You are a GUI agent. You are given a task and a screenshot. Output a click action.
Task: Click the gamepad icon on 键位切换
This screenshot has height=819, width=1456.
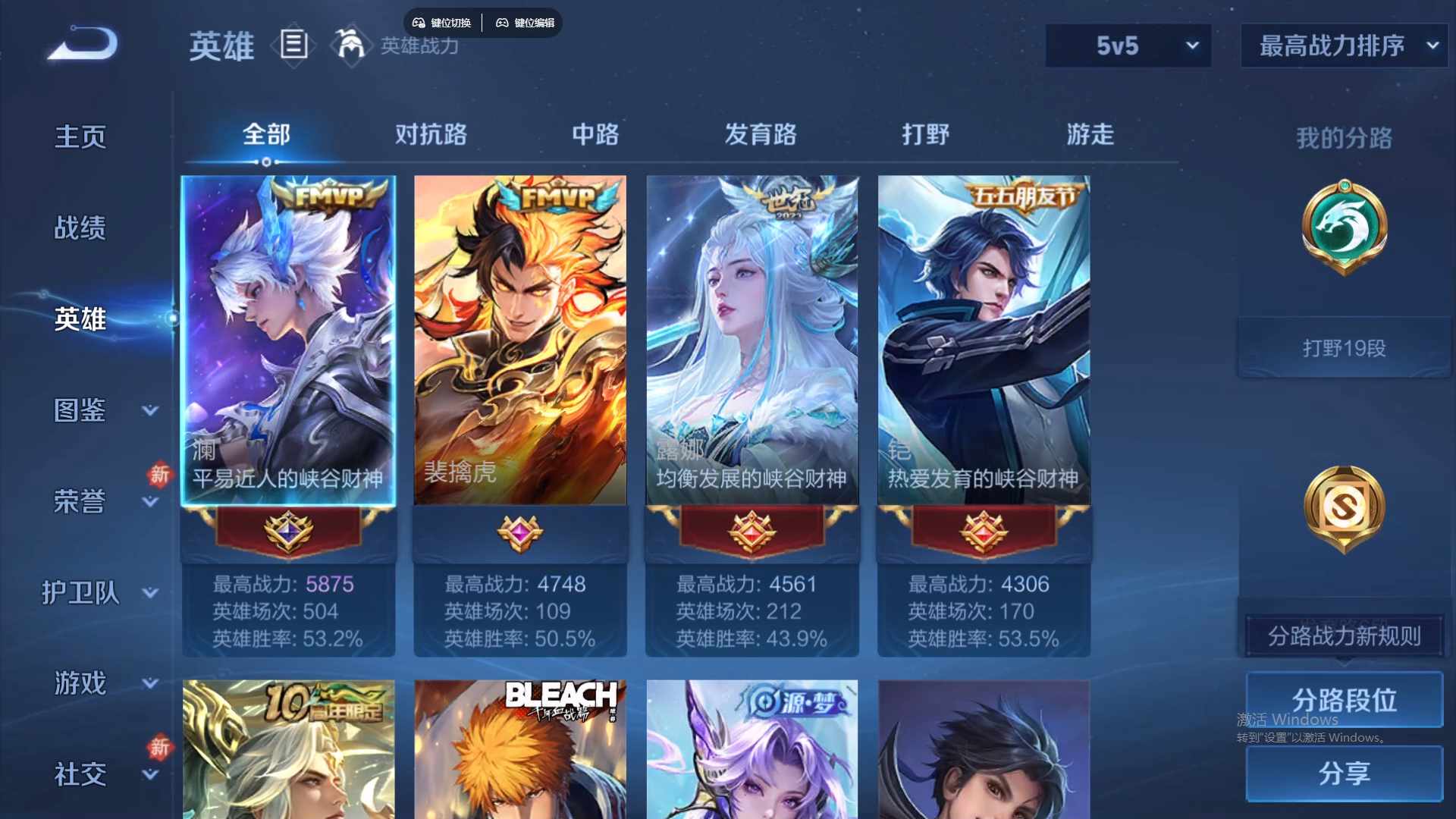click(419, 22)
